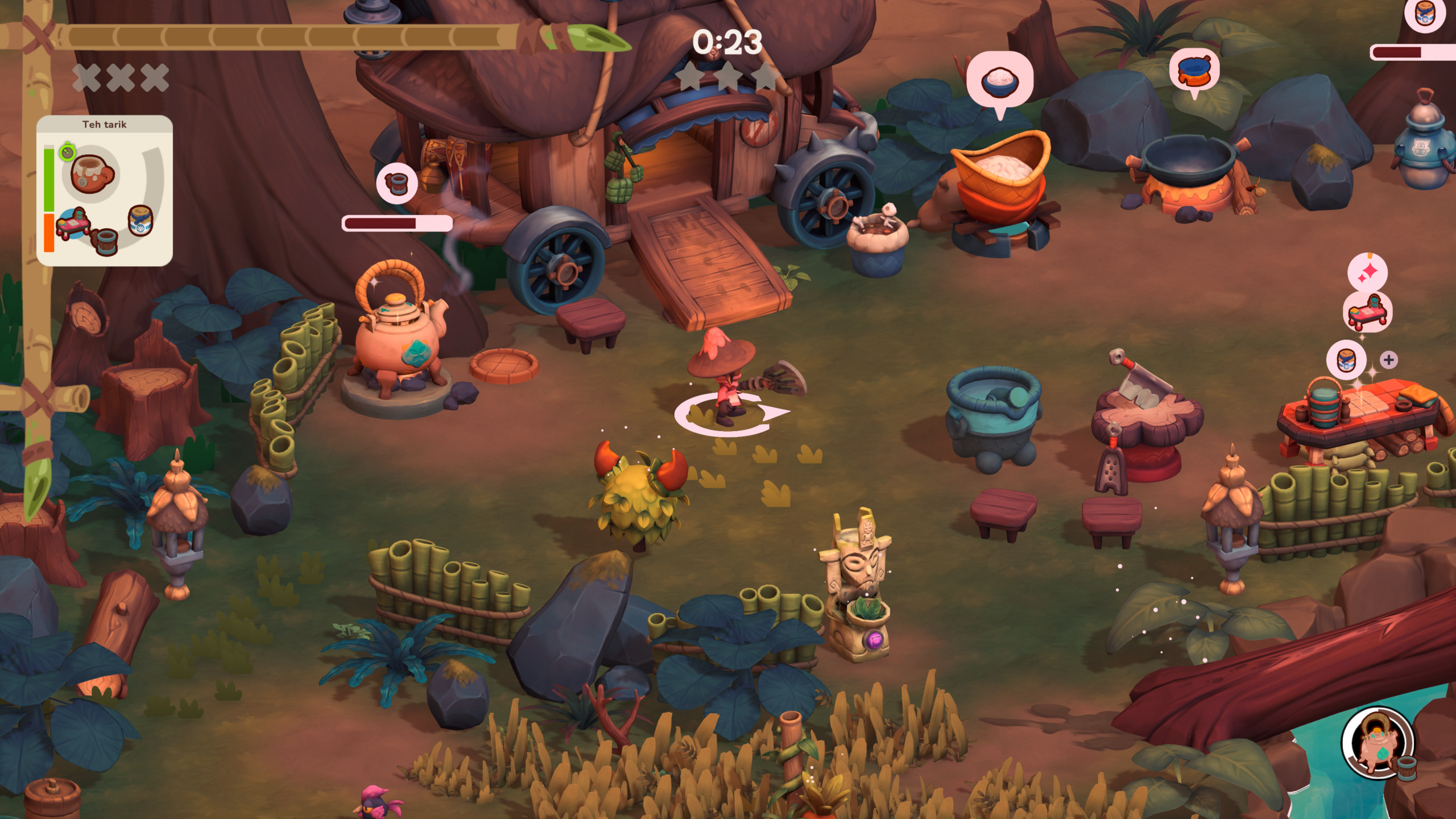Click the plus button beside the jar bubble
This screenshot has width=1456, height=819.
coord(1389,359)
